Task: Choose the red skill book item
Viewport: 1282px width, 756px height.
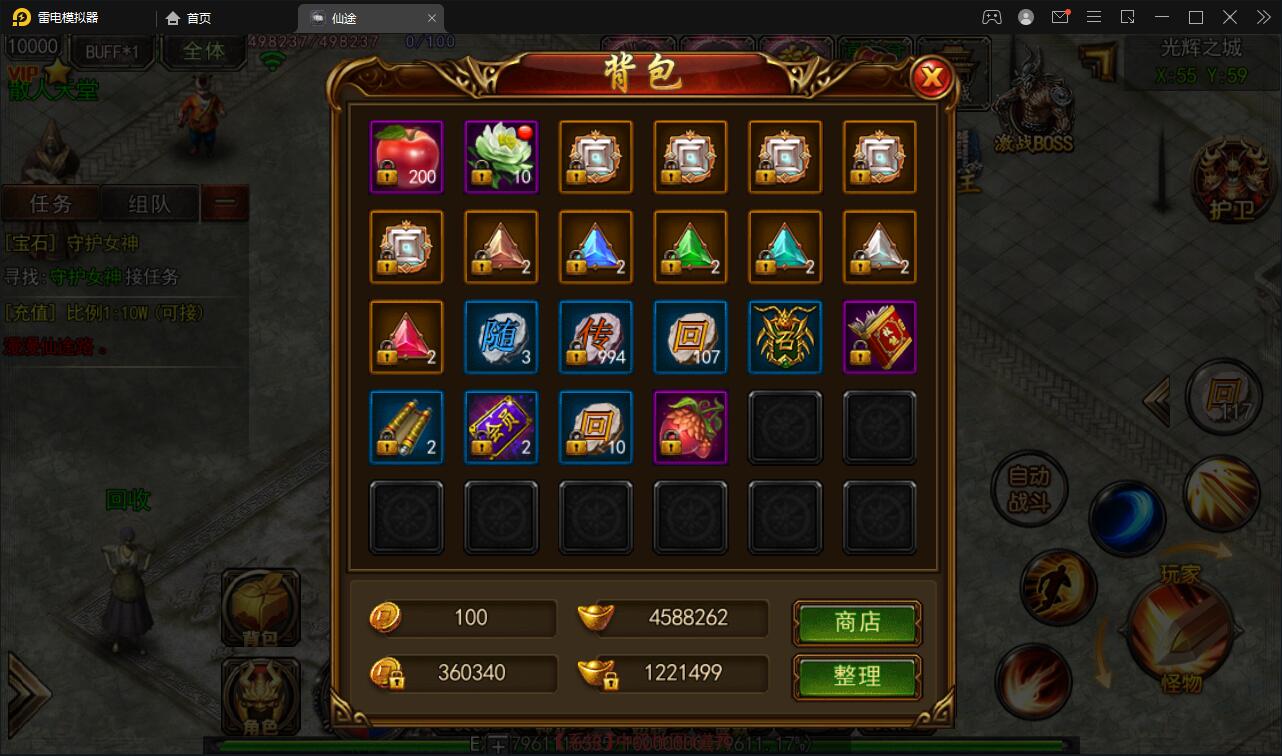Action: coord(879,337)
